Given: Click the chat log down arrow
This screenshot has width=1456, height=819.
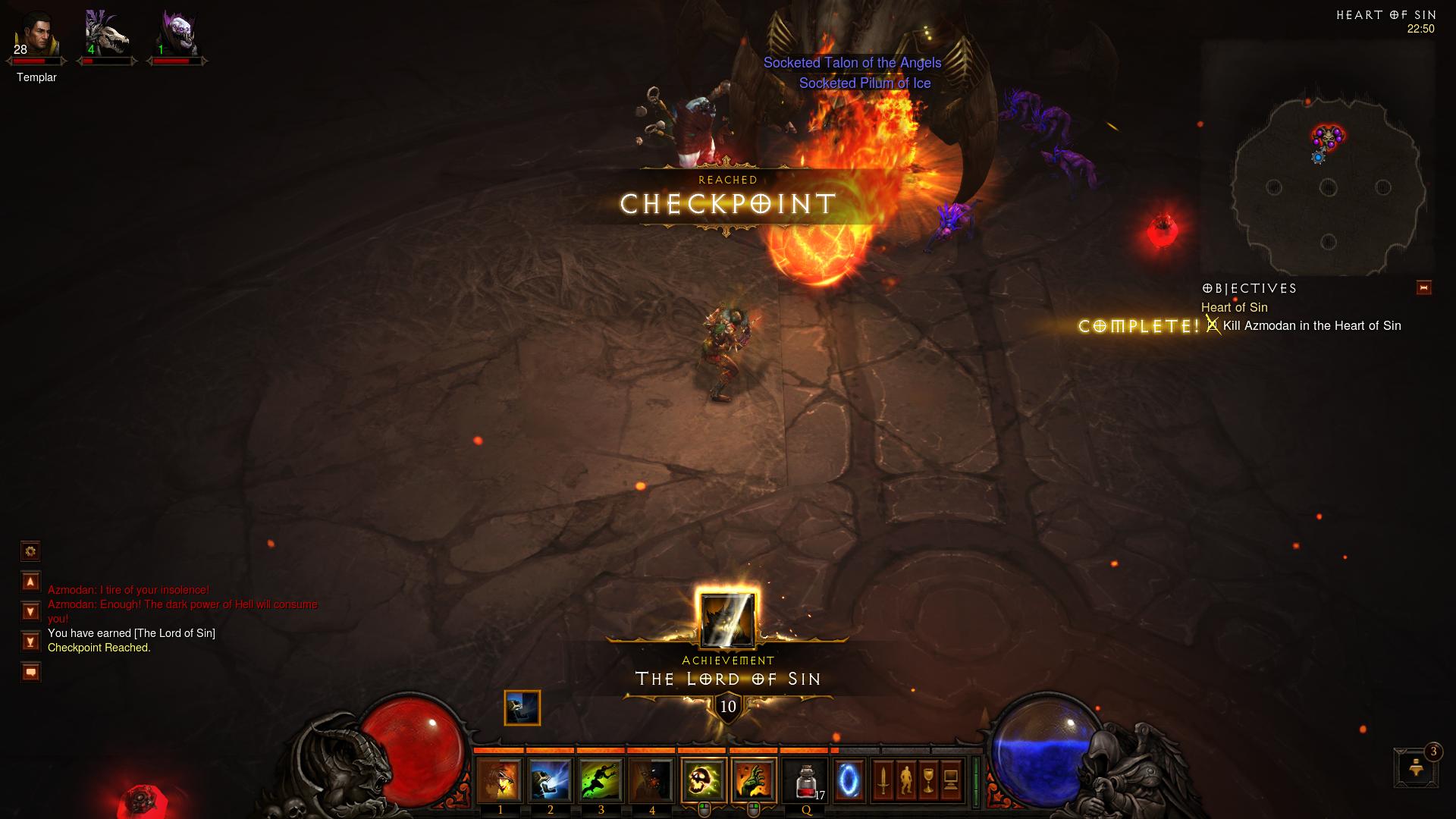Looking at the screenshot, I should pos(30,611).
